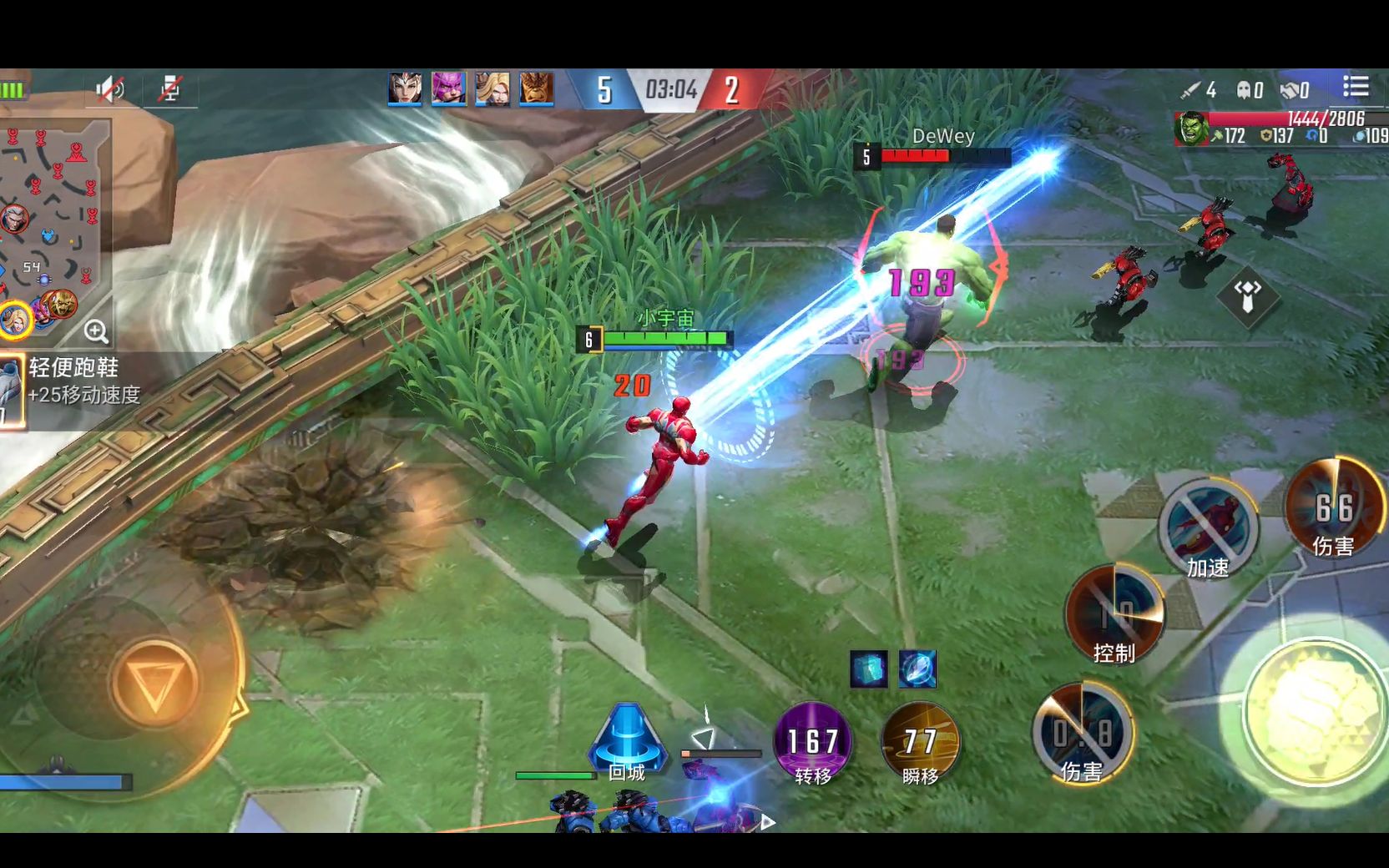The height and width of the screenshot is (868, 1389).
Task: Tap the virtual movement joystick
Action: click(154, 684)
